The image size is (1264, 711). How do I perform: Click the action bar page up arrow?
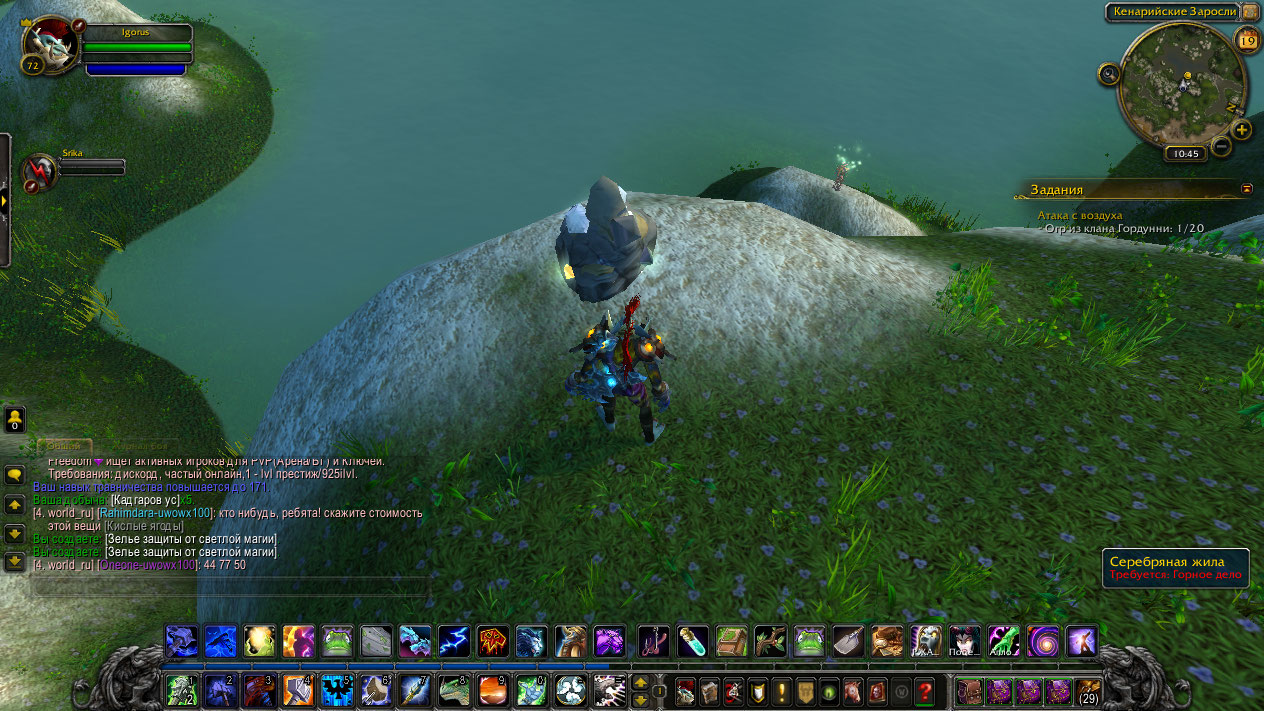pos(641,682)
